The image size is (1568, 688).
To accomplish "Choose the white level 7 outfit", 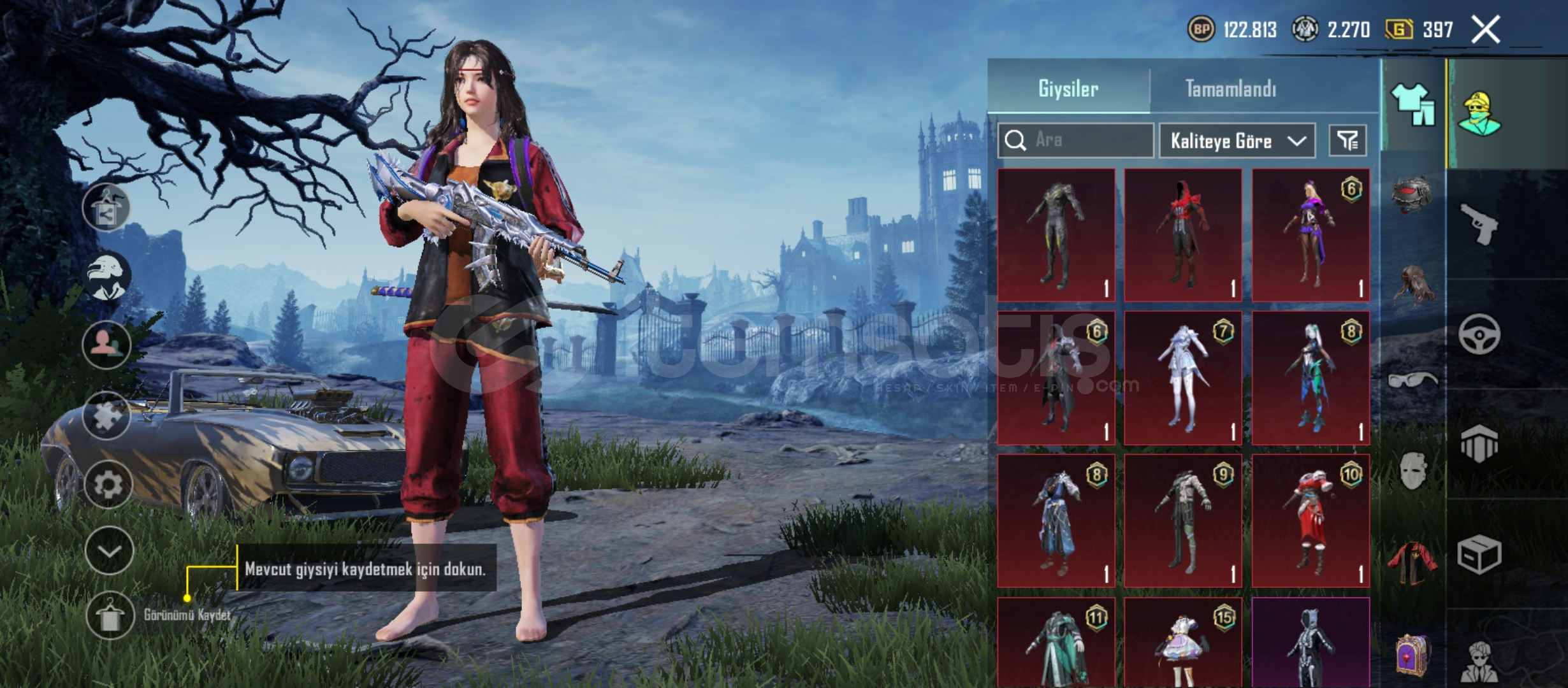I will click(1183, 378).
